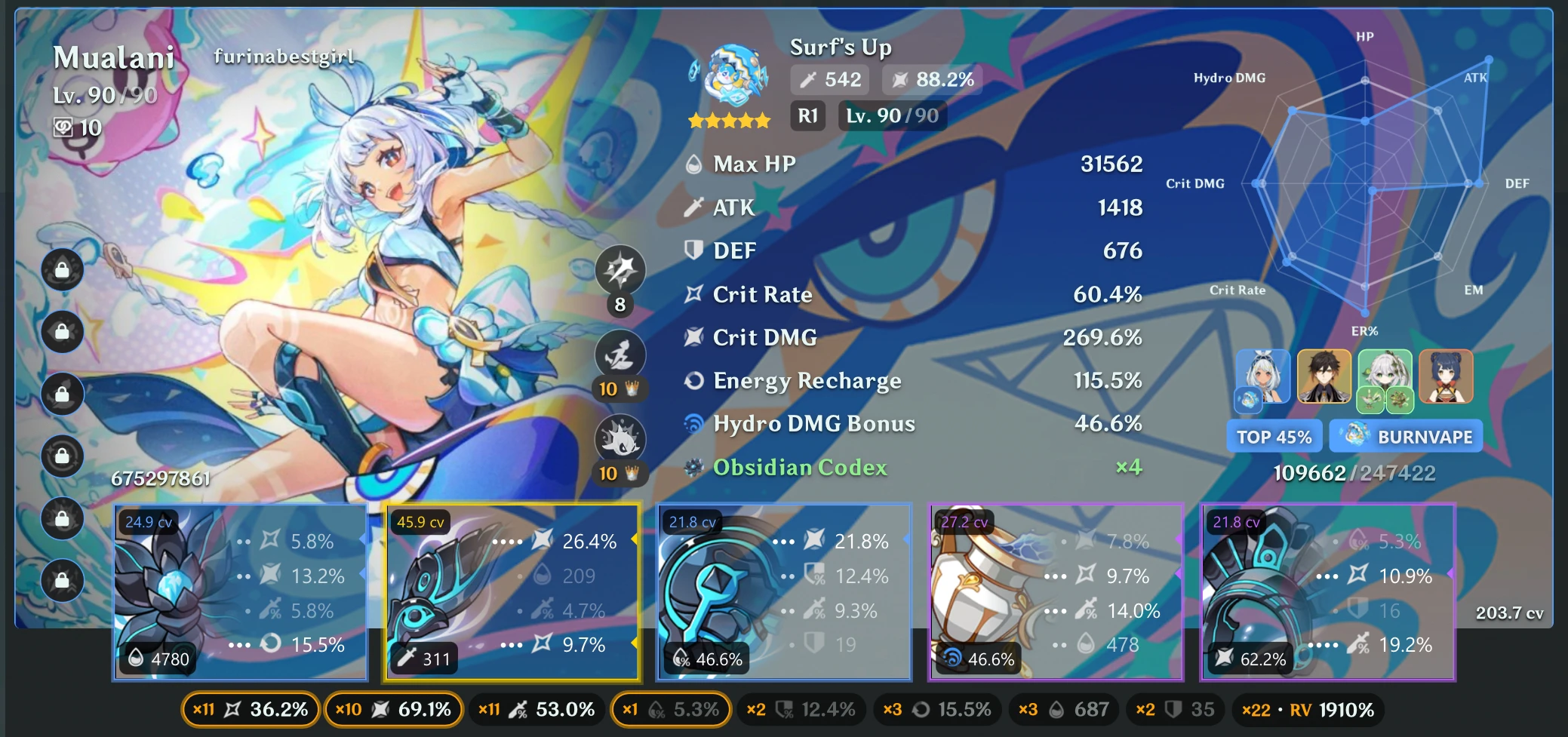
Task: Click the TOP 45% ranking badge
Action: click(x=1274, y=436)
